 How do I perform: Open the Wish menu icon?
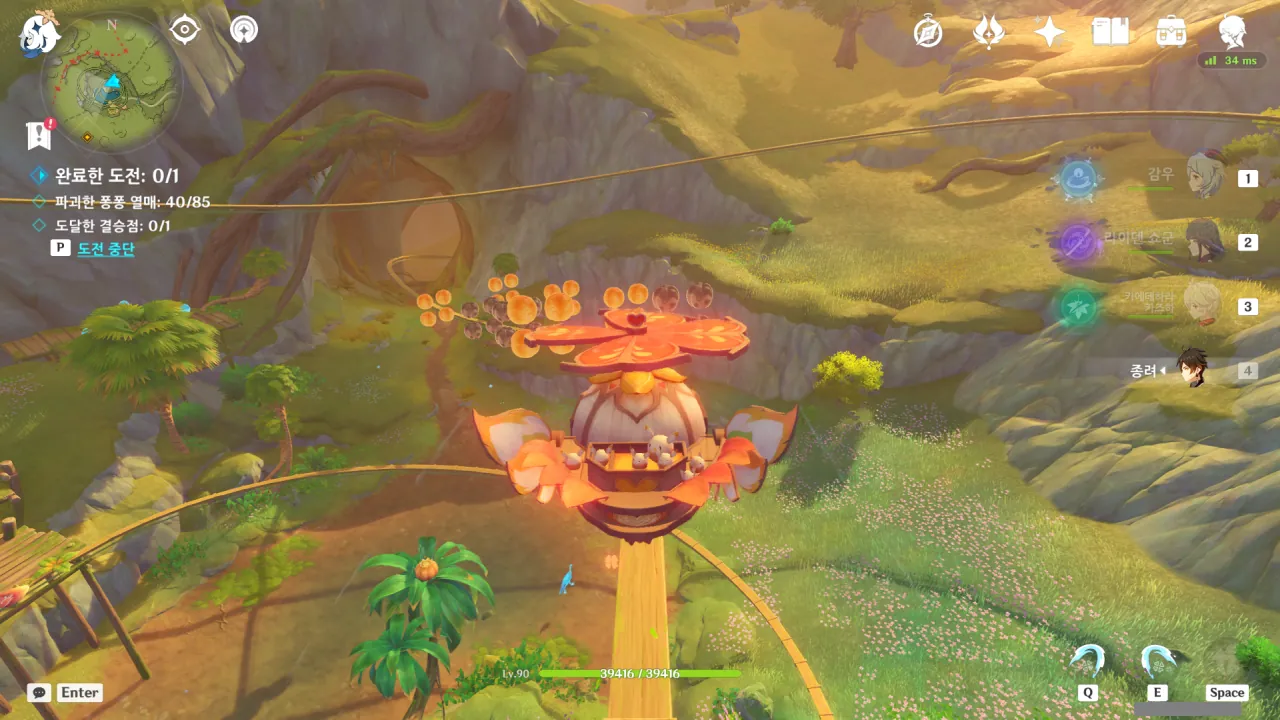tap(988, 32)
